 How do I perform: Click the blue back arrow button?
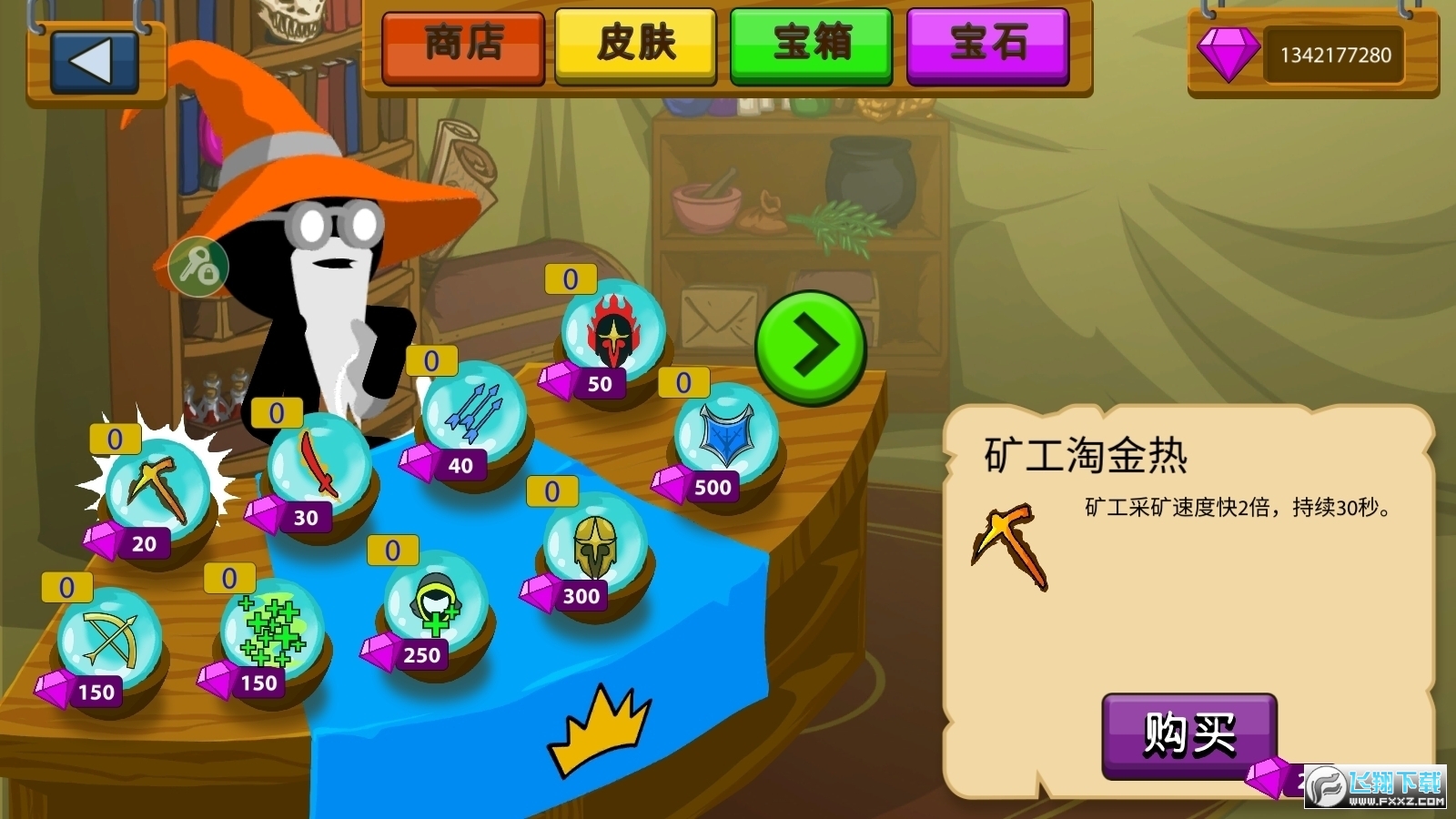pyautogui.click(x=95, y=61)
